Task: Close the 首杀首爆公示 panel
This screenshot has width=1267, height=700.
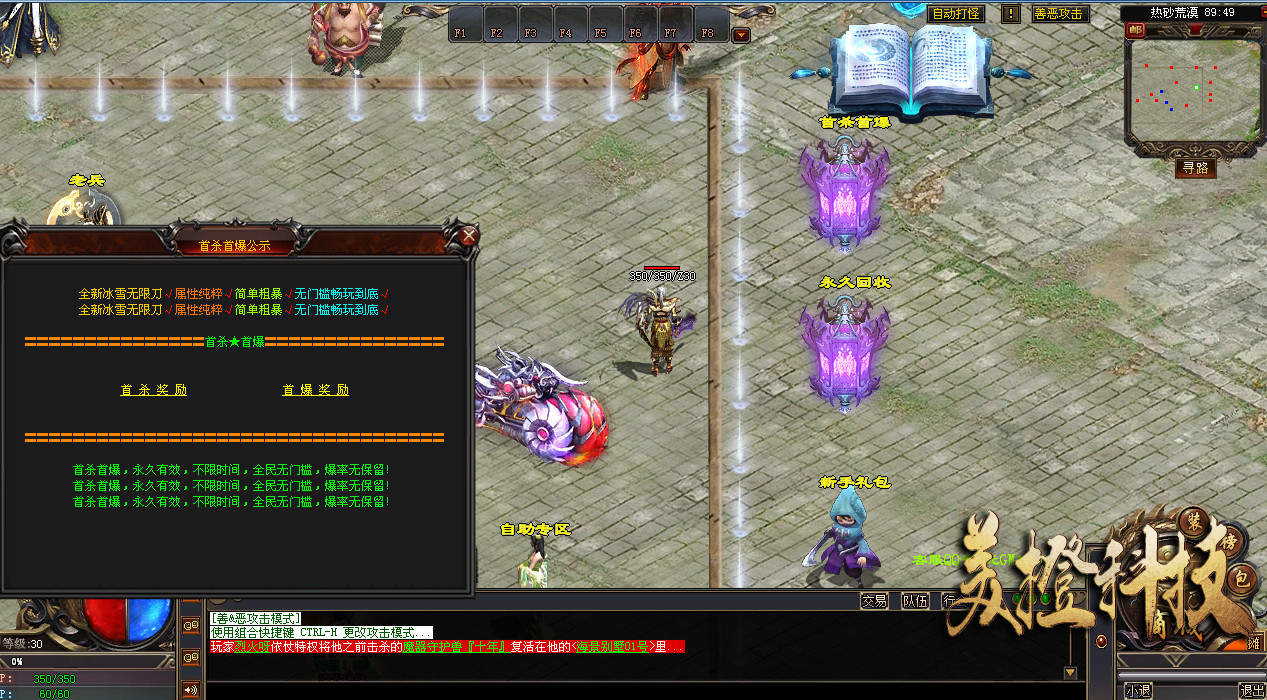Action: pyautogui.click(x=468, y=237)
